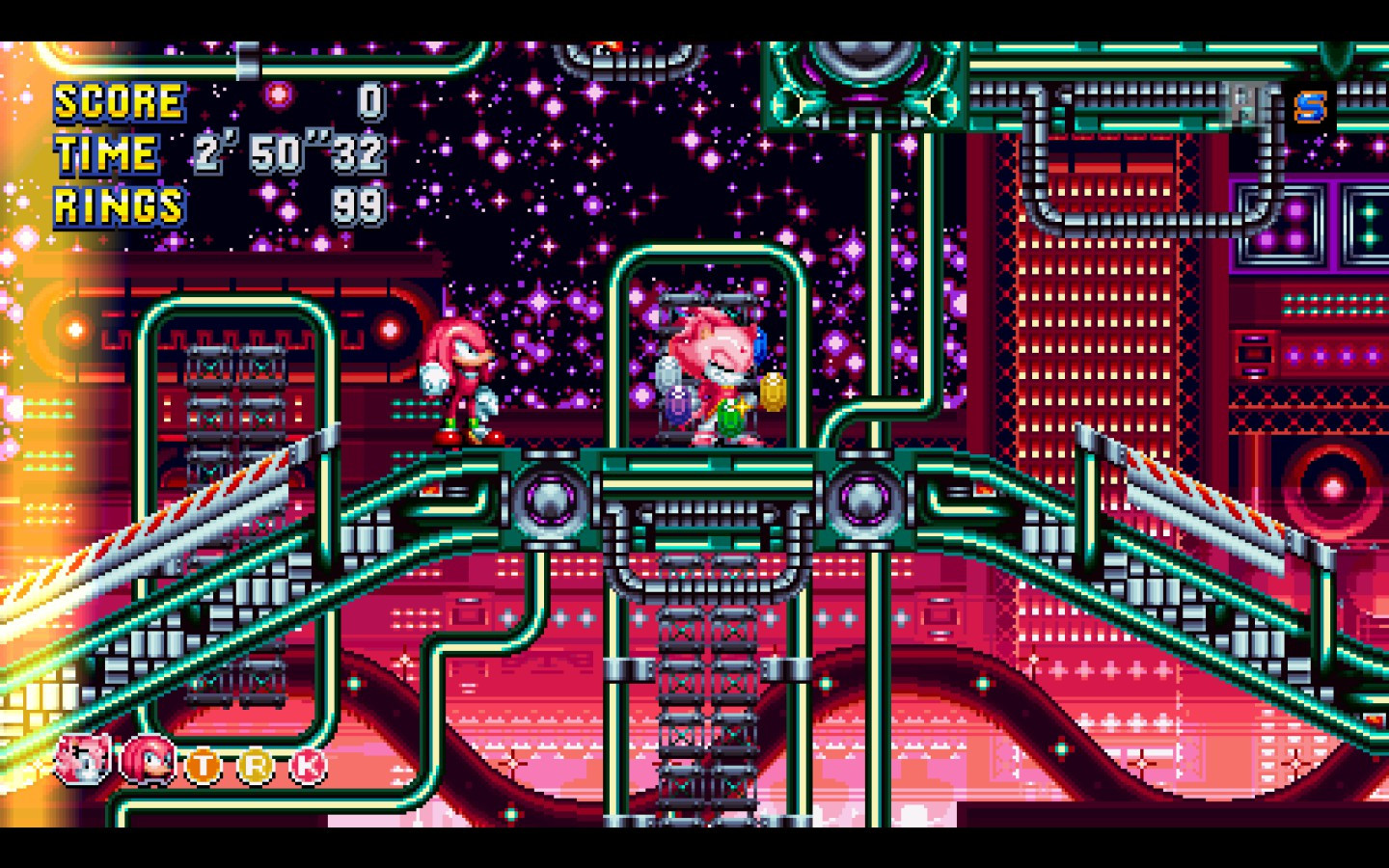
Task: Click the green Chaos Emerald in Amy's arms
Action: tap(729, 418)
